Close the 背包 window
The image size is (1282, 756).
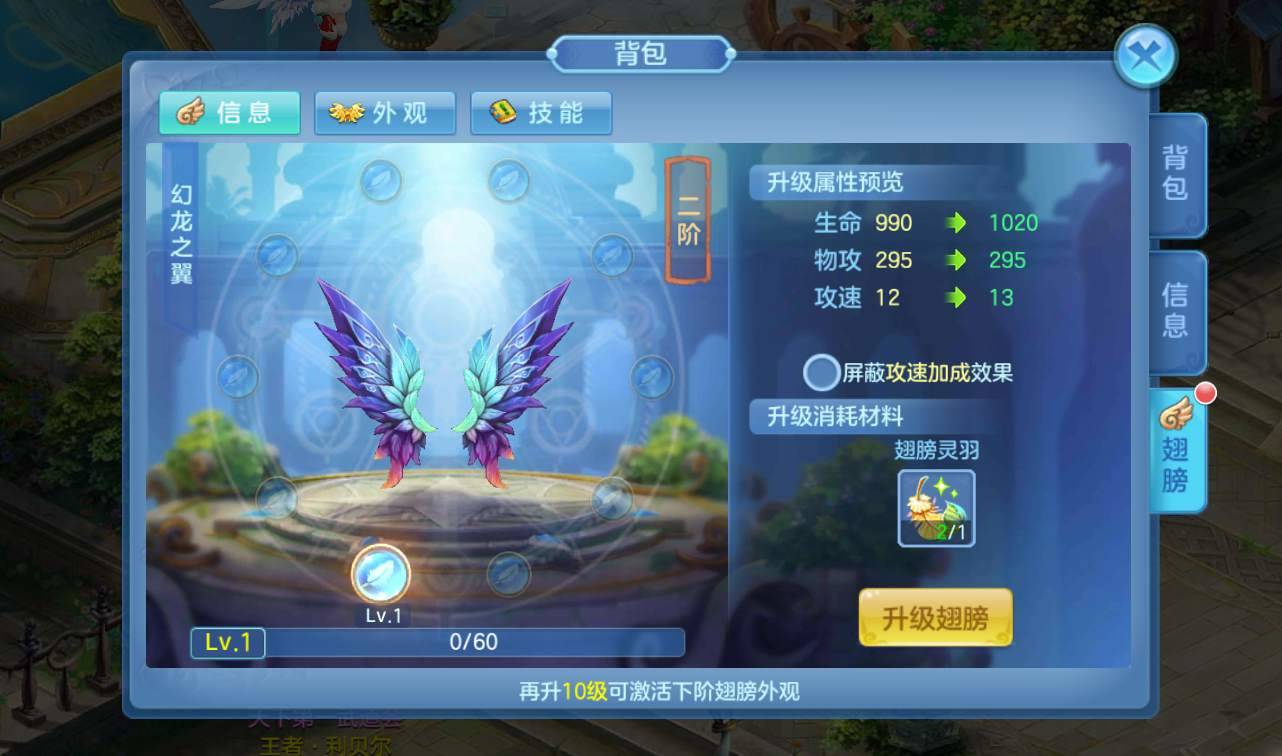[x=1146, y=56]
